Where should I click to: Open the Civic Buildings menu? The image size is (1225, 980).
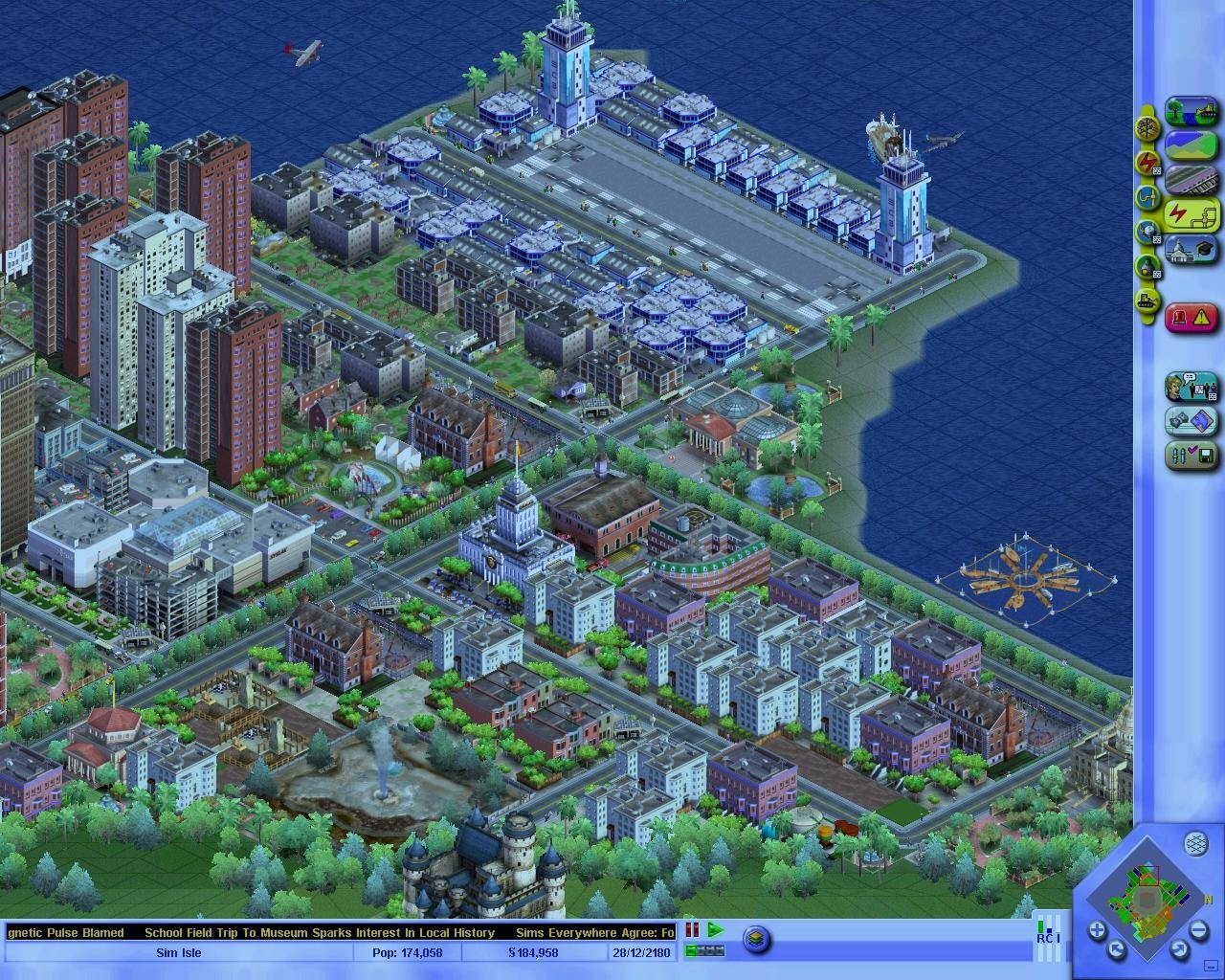click(1191, 249)
